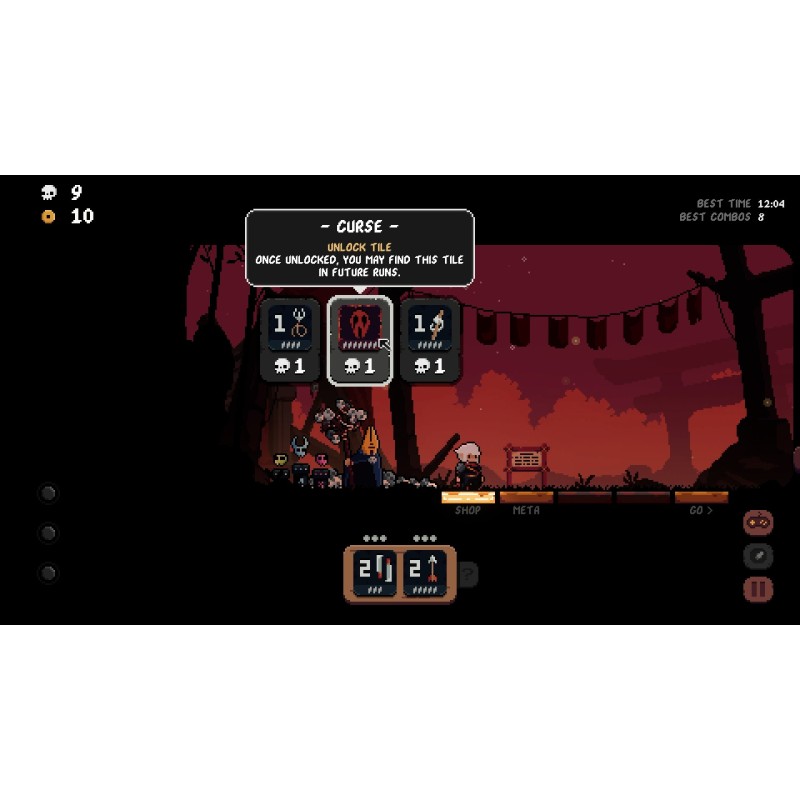Go to the Meta stage

(x=526, y=498)
